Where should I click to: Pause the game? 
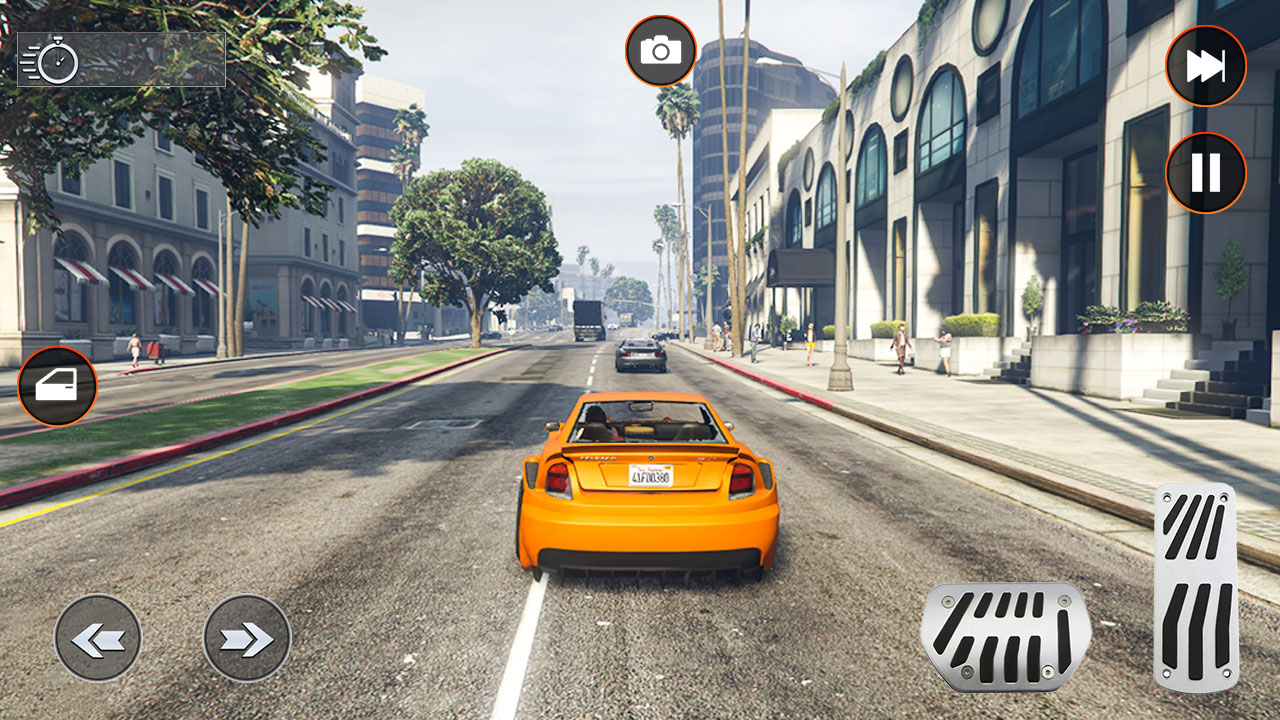pyautogui.click(x=1205, y=173)
